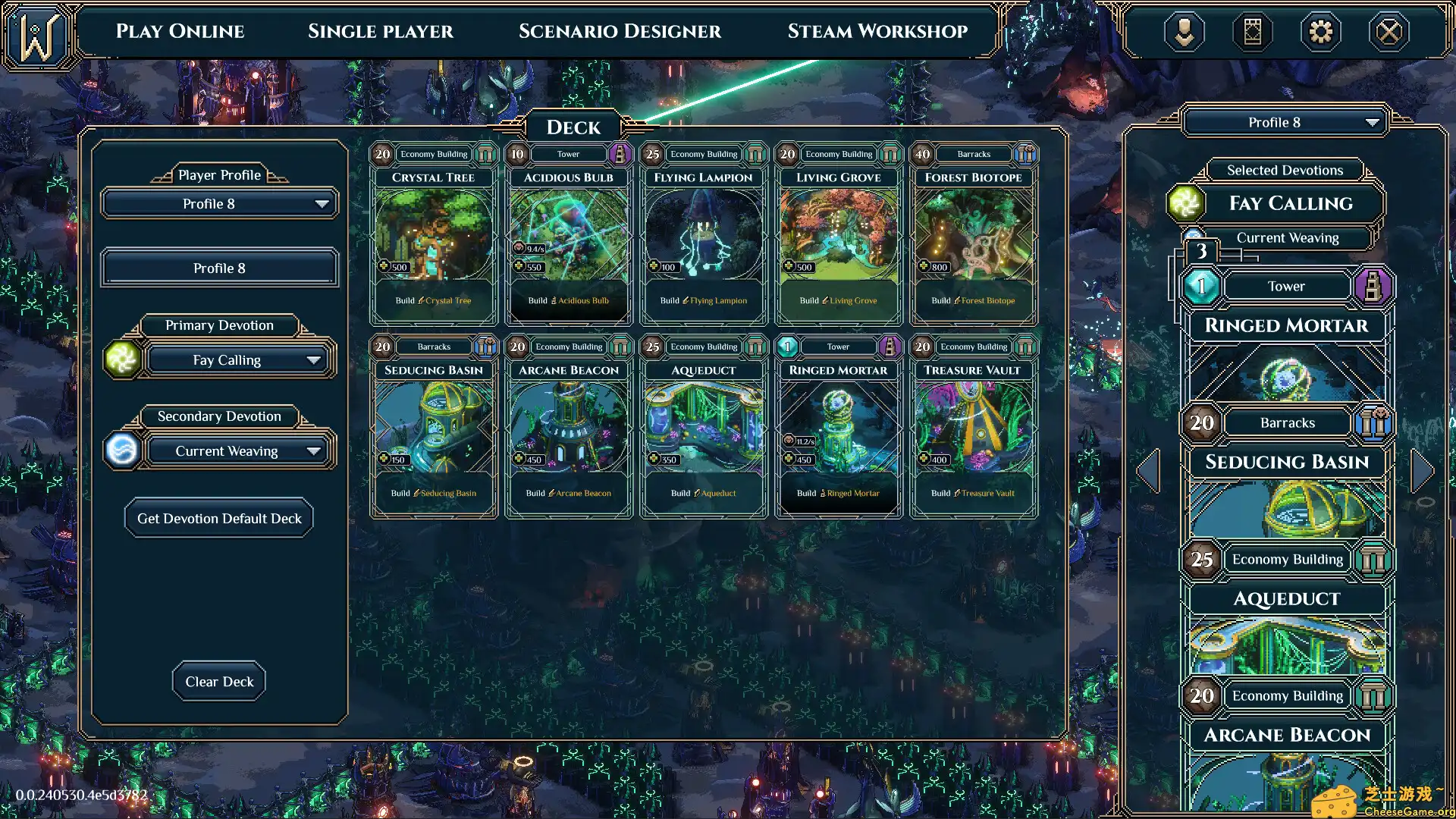Select the Forest Biotope barracks card

[x=974, y=235]
